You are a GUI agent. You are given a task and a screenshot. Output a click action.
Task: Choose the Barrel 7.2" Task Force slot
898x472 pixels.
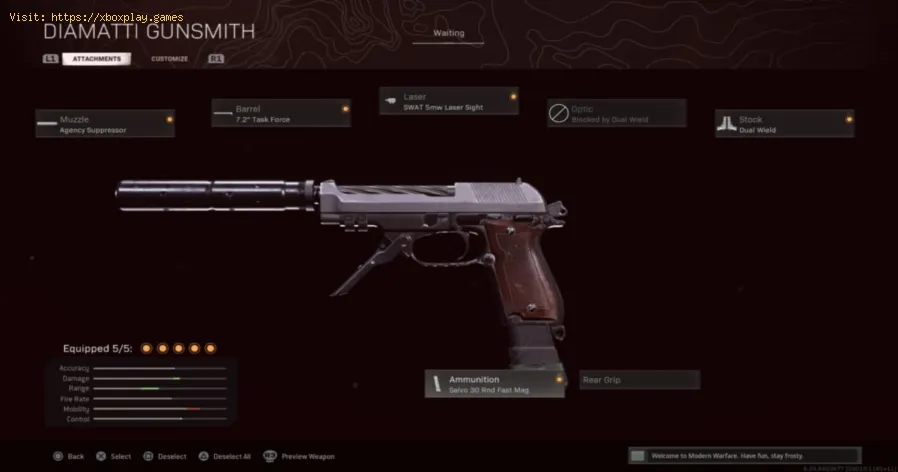click(281, 113)
